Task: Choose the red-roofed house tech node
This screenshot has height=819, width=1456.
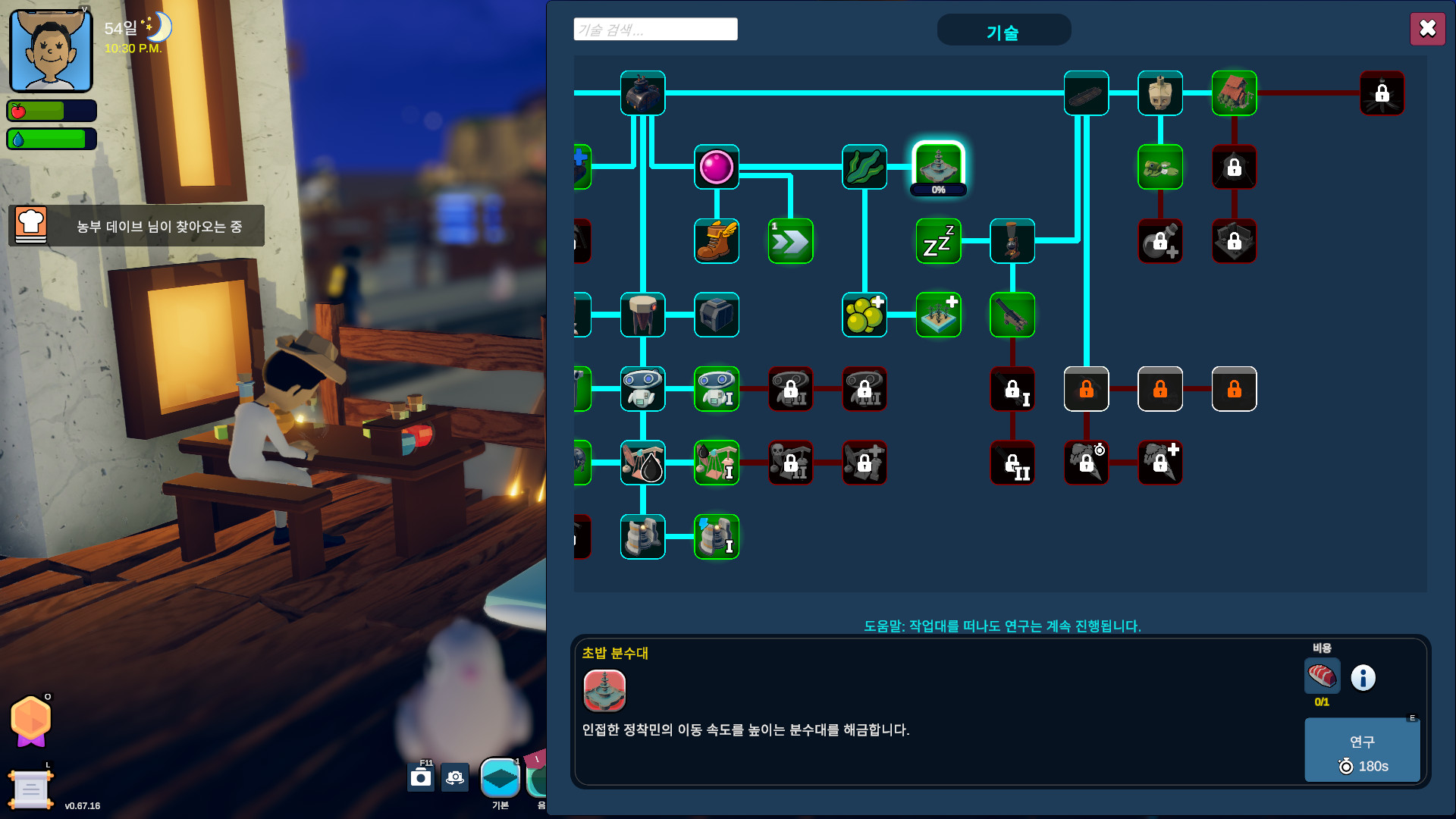Action: pyautogui.click(x=1234, y=93)
